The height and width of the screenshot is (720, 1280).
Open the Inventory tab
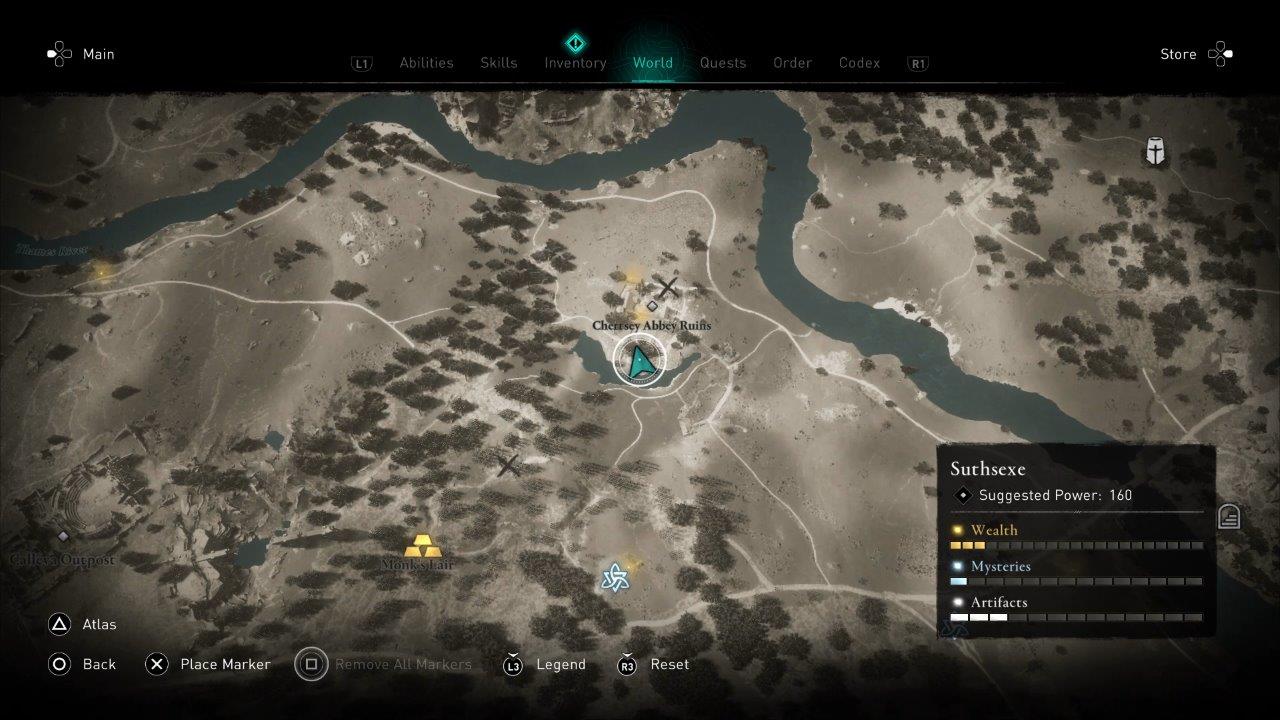pyautogui.click(x=575, y=62)
